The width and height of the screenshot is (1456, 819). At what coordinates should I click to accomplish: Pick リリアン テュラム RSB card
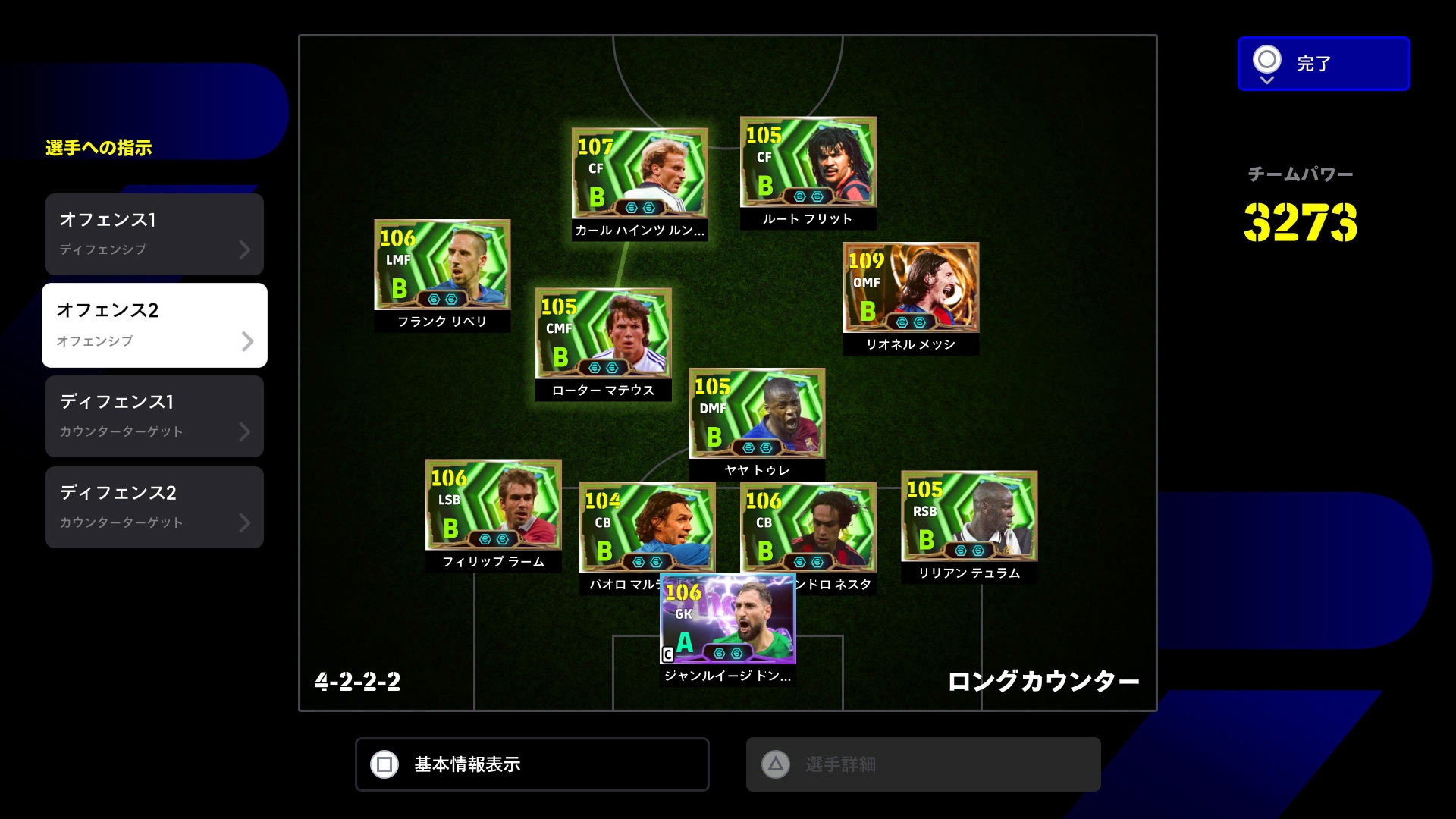click(x=968, y=516)
